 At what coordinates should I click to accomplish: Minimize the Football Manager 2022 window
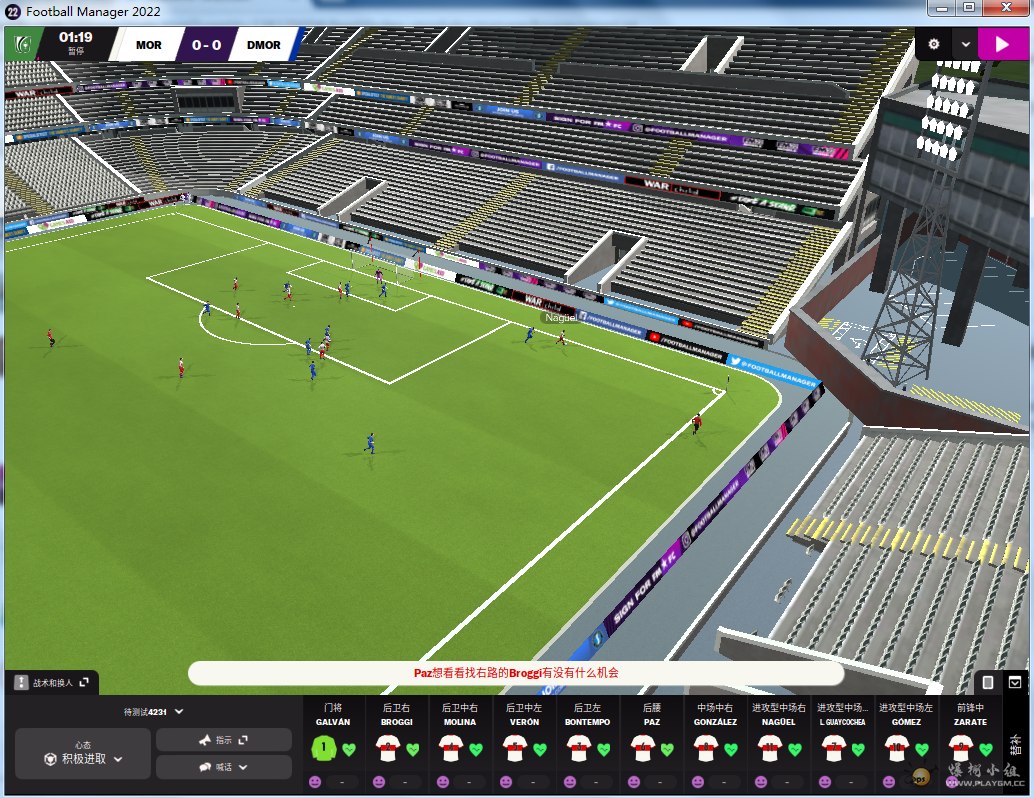click(x=942, y=8)
